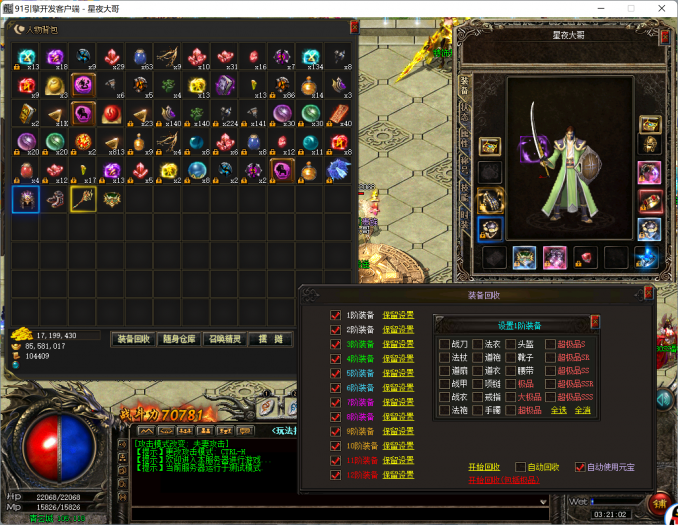Open 保留设置 for 5阶装备
This screenshot has height=525, width=678.
click(x=398, y=373)
